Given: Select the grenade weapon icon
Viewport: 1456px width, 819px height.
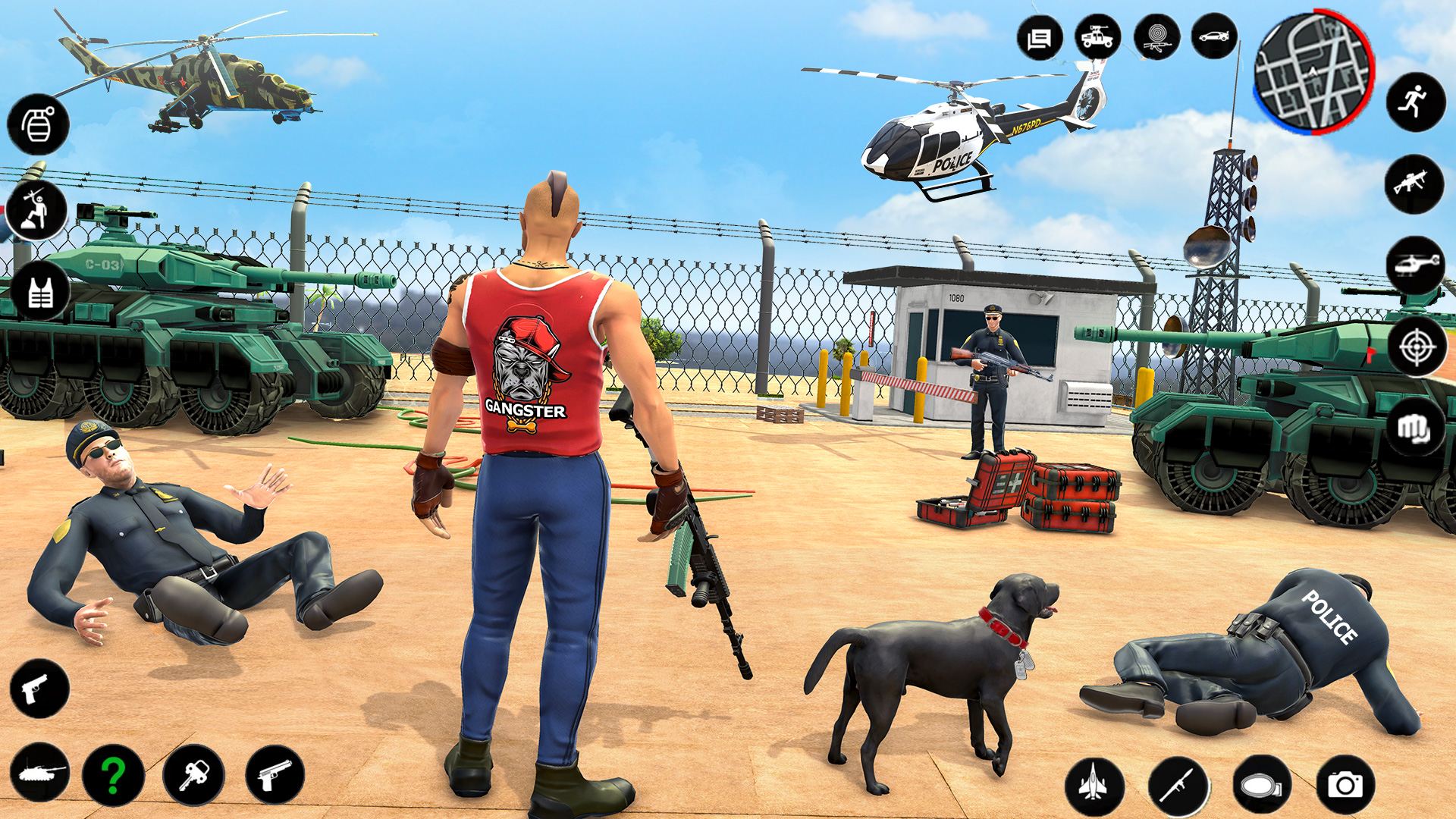Looking at the screenshot, I should tap(36, 124).
